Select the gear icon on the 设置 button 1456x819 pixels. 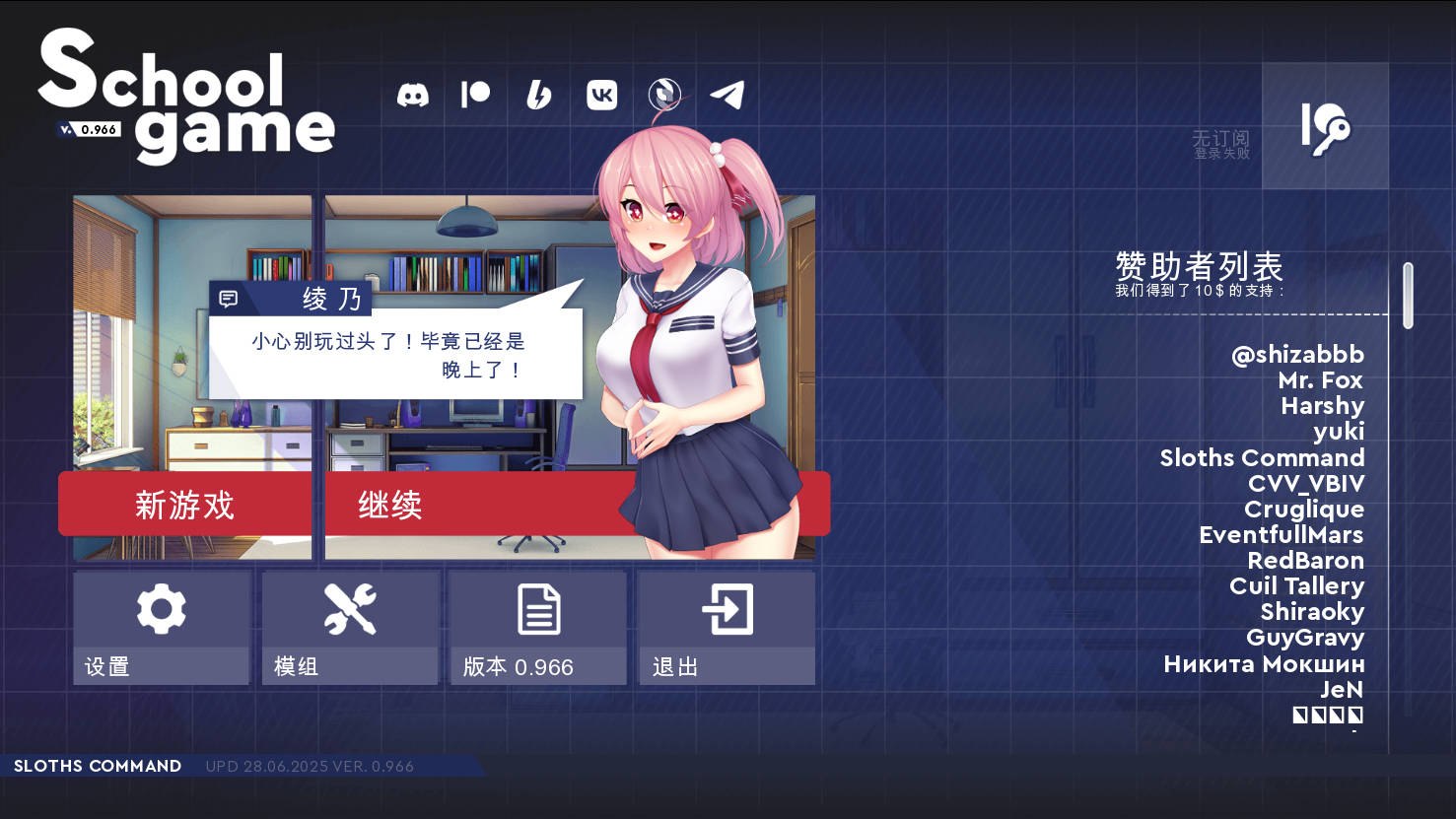(161, 608)
